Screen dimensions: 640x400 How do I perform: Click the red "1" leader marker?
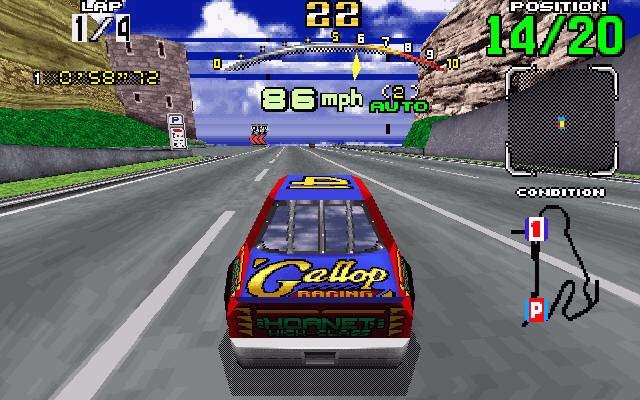pos(535,229)
